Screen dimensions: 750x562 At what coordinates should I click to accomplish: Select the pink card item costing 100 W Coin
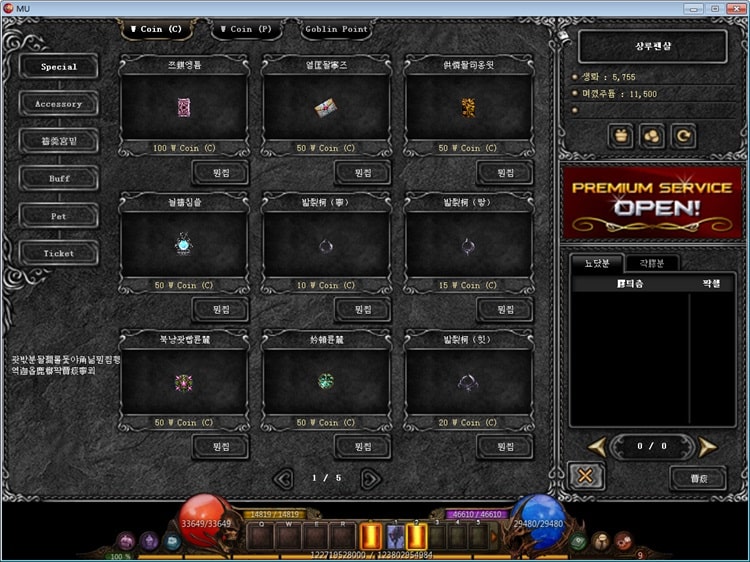tap(183, 107)
